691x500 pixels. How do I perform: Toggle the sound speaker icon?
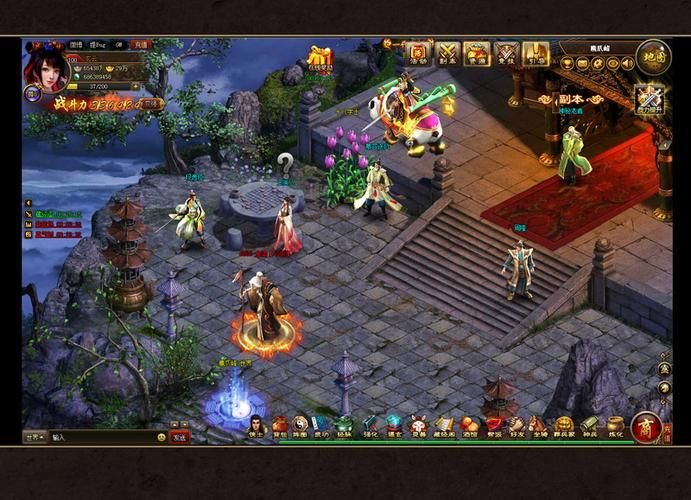pos(628,64)
